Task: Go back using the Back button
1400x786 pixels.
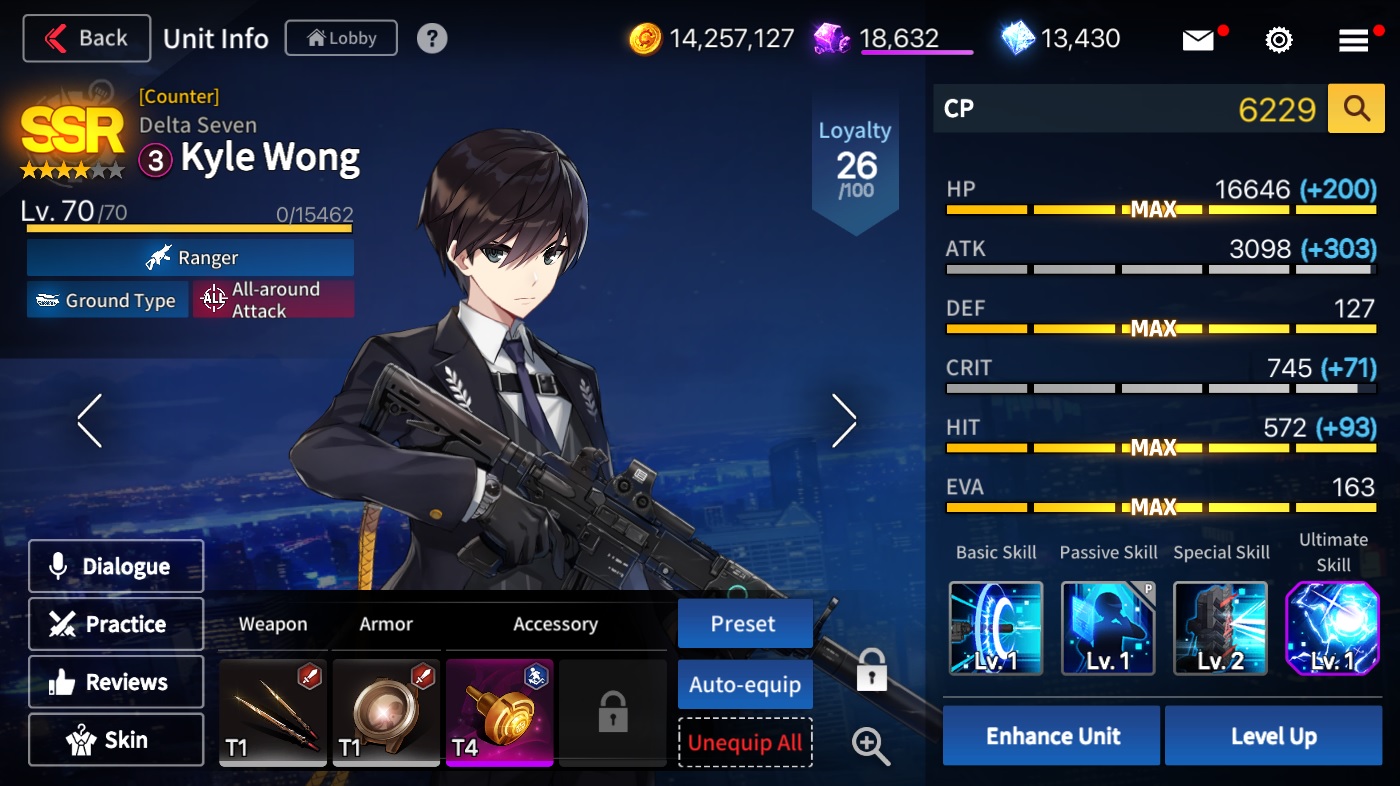Action: [87, 39]
